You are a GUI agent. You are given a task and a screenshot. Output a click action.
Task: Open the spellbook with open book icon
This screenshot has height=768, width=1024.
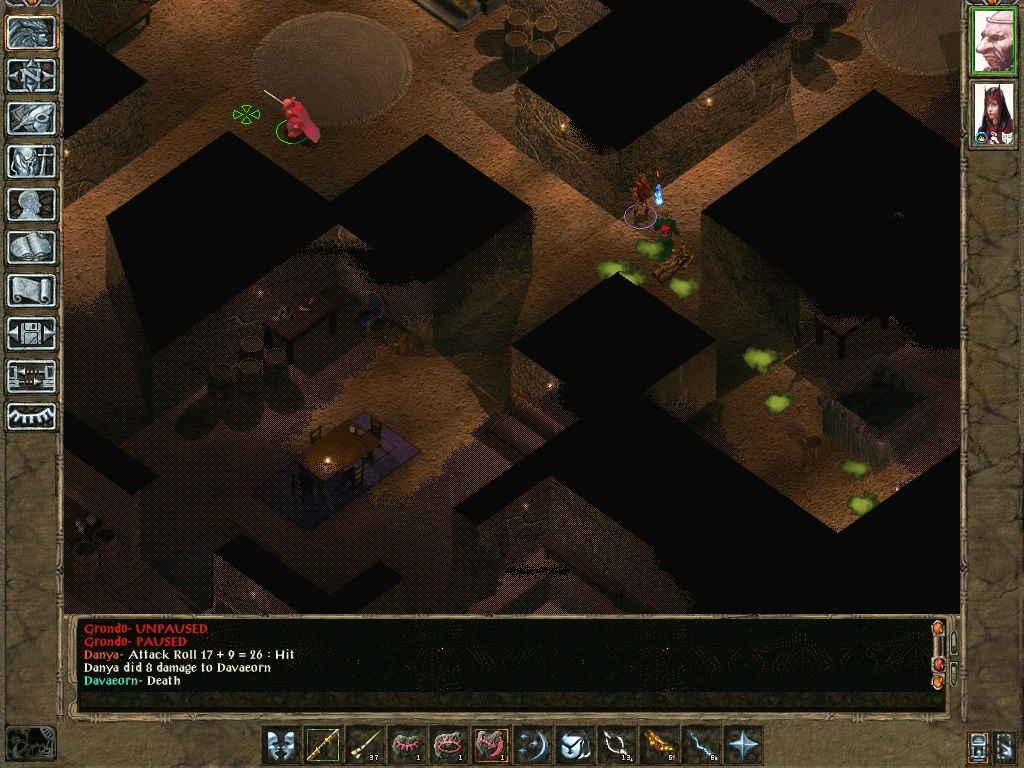point(31,247)
